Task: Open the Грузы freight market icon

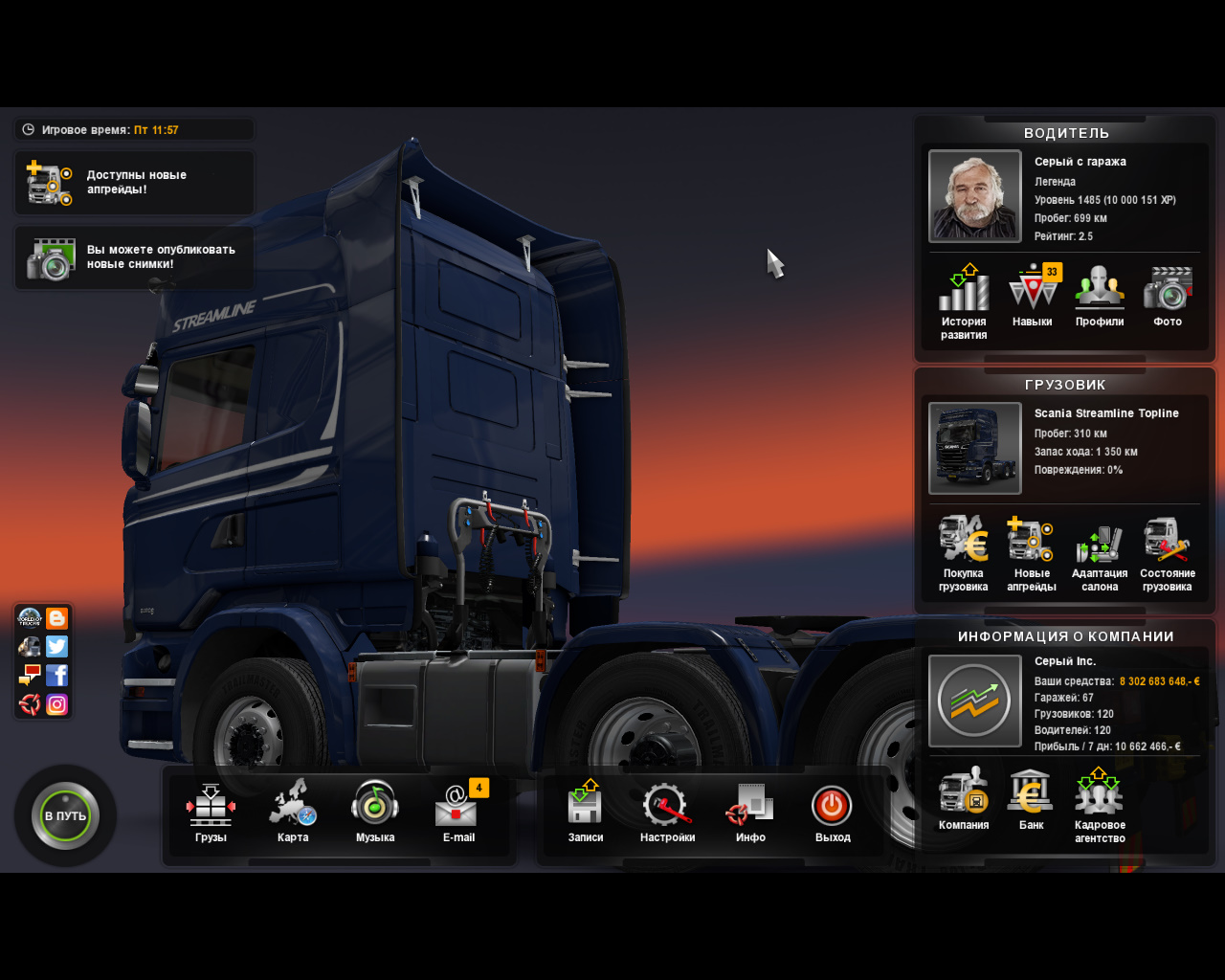Action: point(210,807)
